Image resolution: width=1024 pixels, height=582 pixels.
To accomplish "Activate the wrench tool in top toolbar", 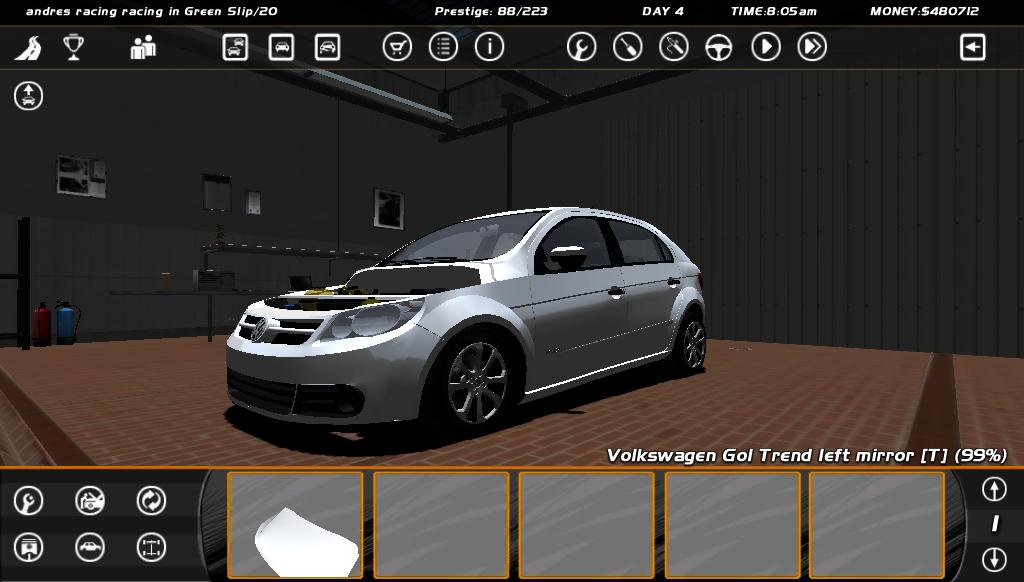I will (x=581, y=47).
